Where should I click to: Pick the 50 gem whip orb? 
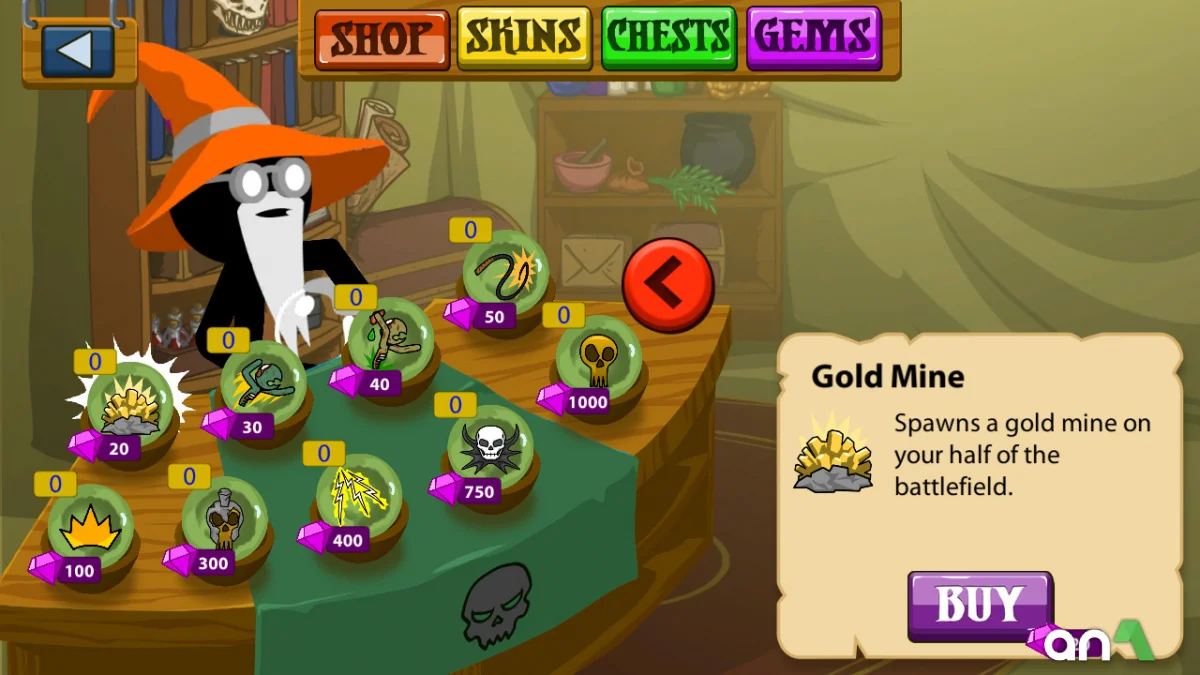click(x=505, y=272)
